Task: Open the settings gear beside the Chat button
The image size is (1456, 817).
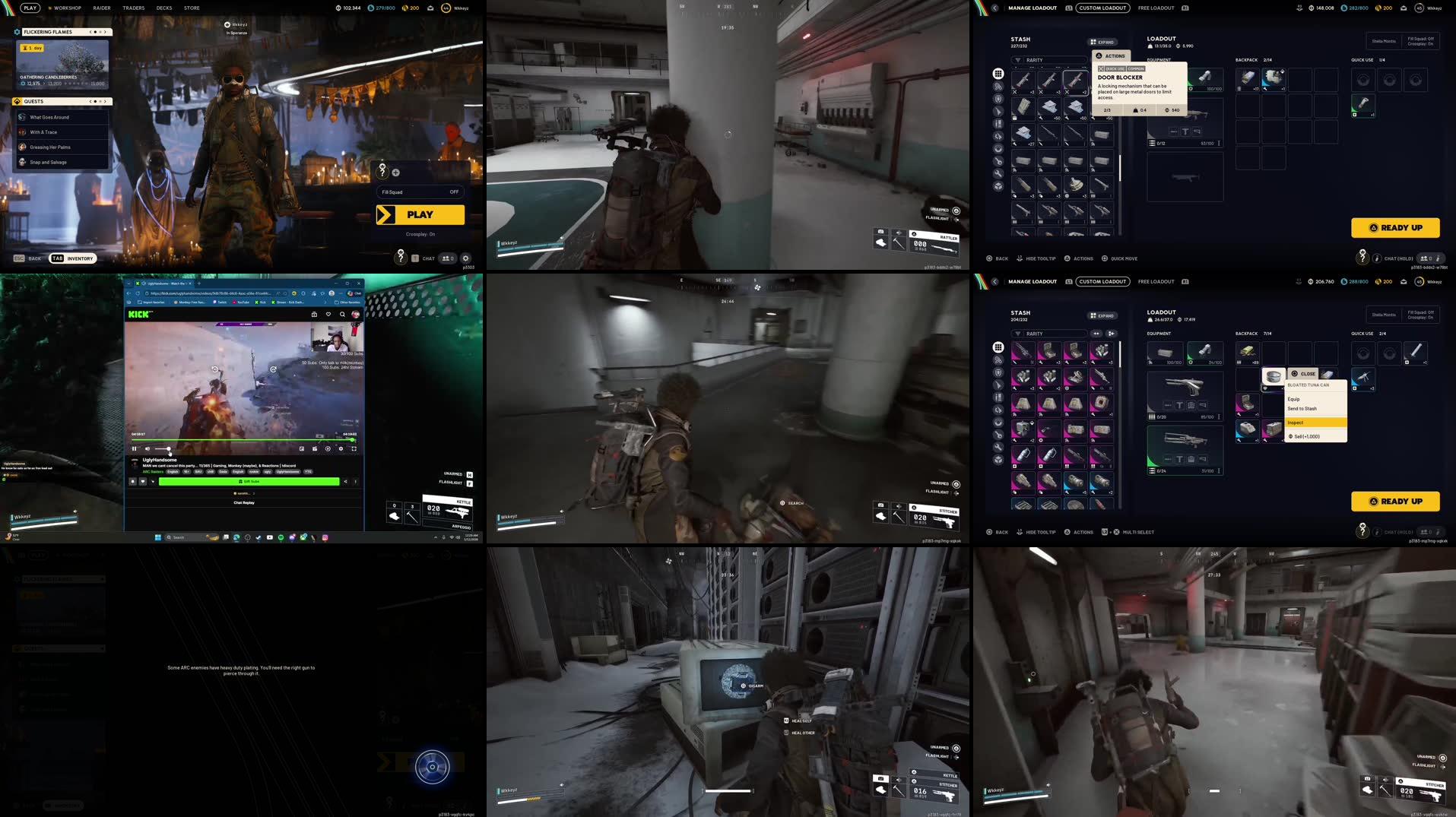Action: (465, 258)
